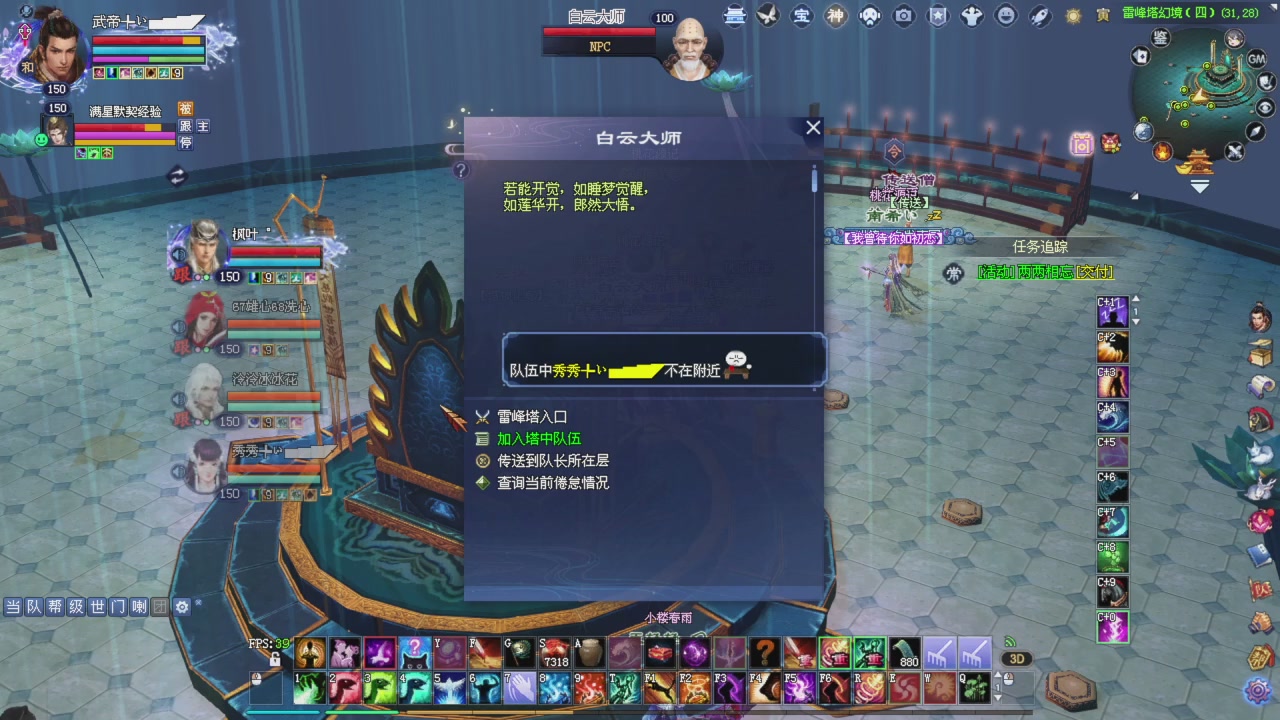Click the 3D view toggle near the hotbar
1280x720 pixels.
point(1019,658)
